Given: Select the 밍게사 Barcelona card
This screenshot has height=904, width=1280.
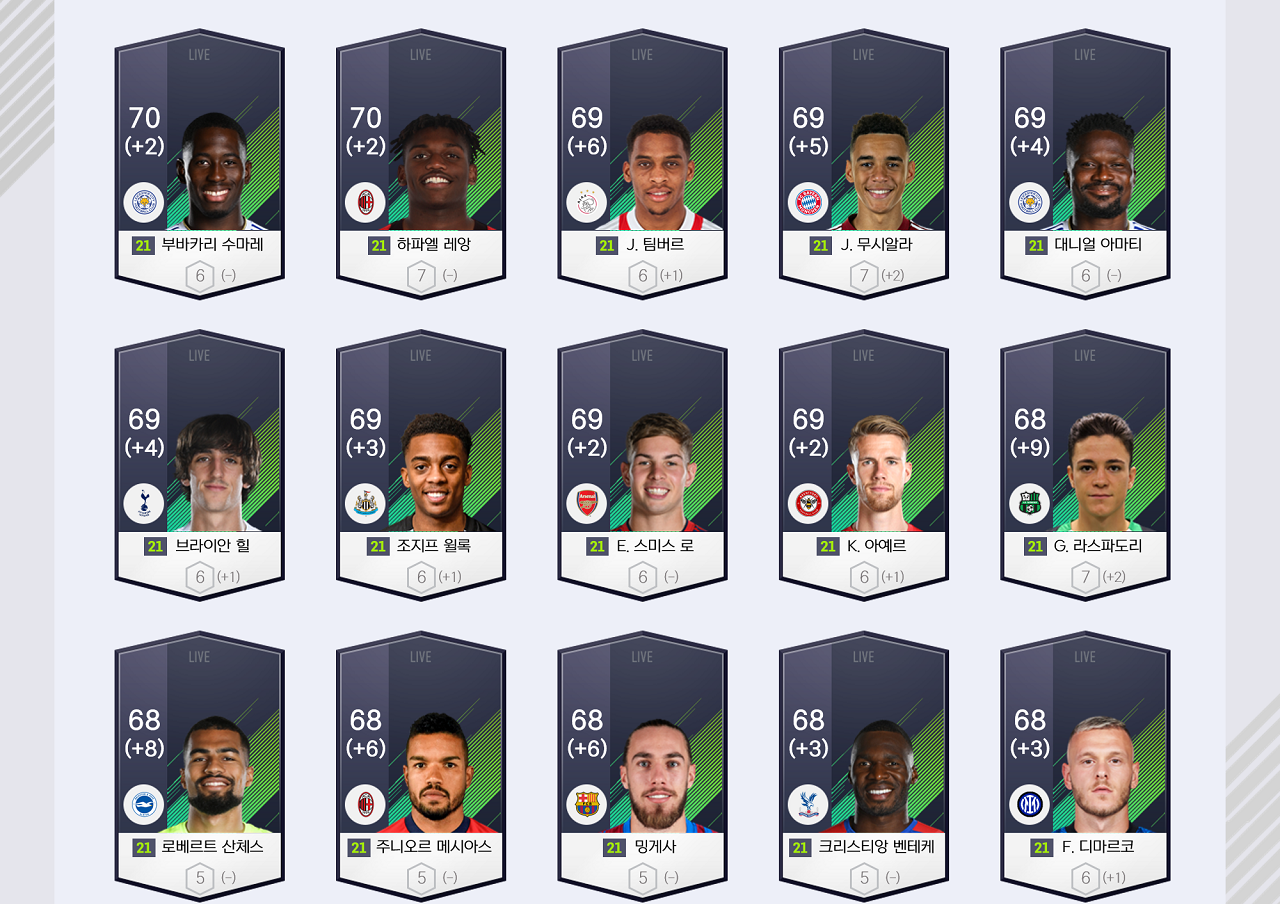Looking at the screenshot, I should pos(642,767).
